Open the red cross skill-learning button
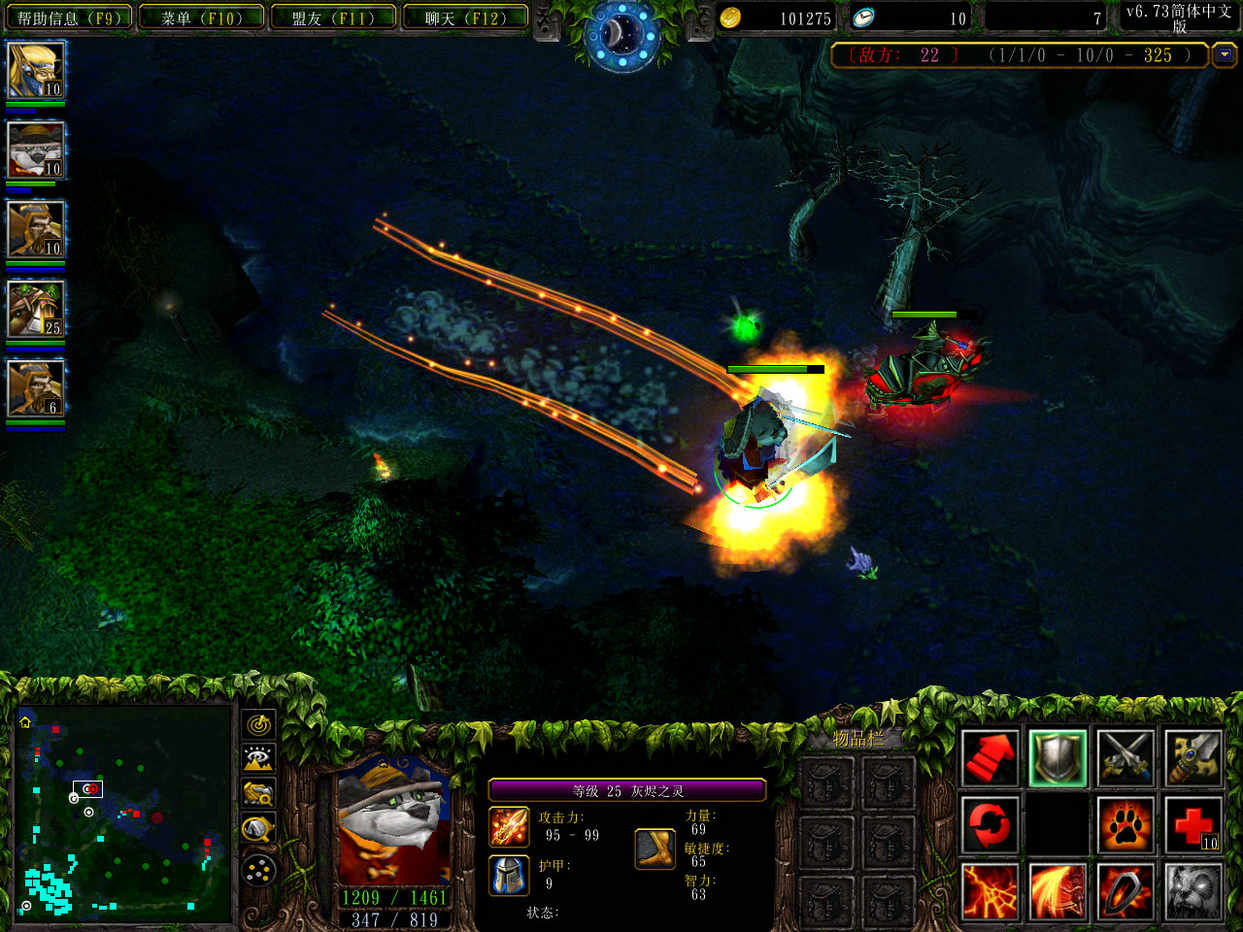This screenshot has height=932, width=1243. point(1193,825)
